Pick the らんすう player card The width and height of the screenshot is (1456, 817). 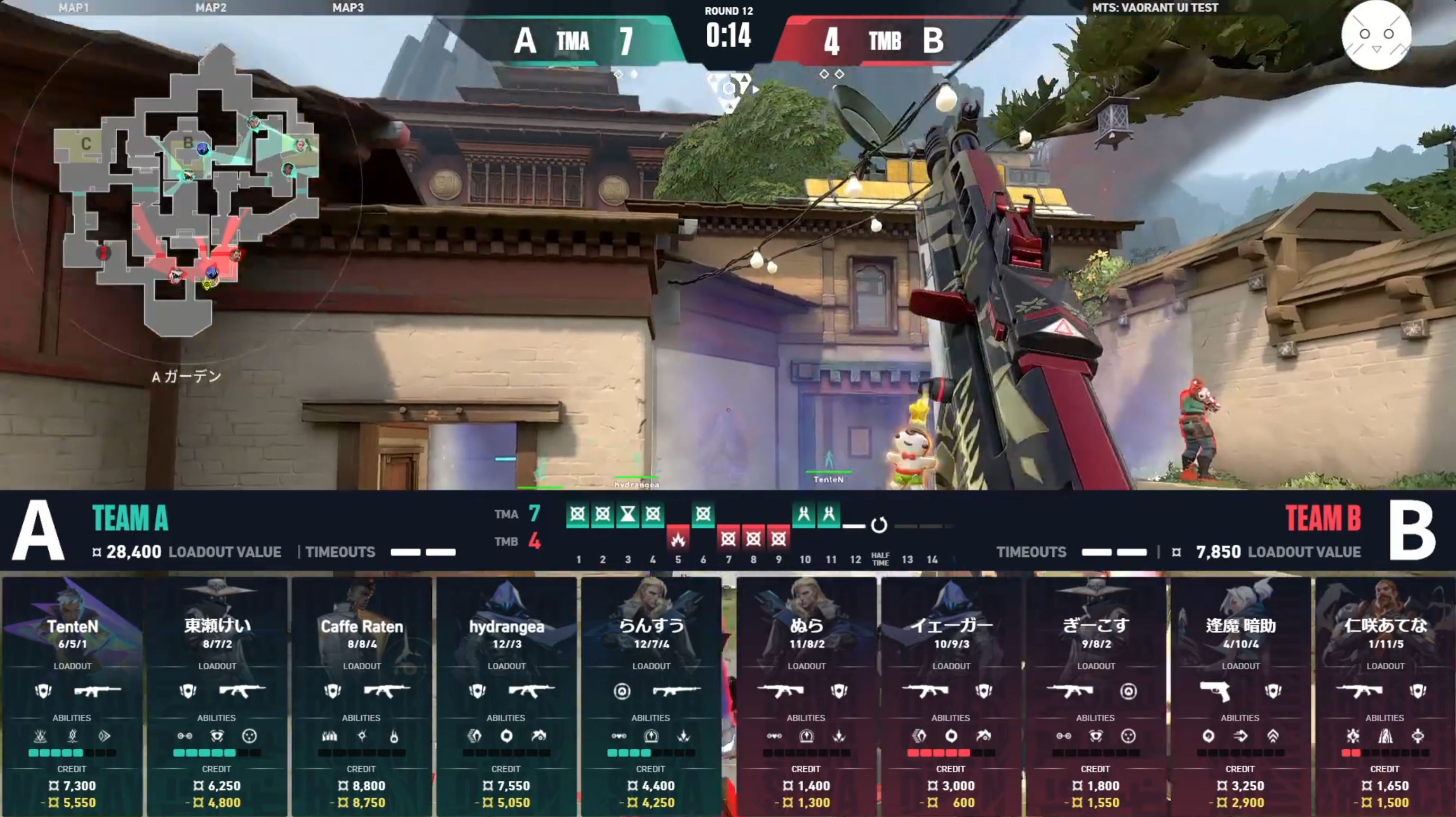click(651, 696)
